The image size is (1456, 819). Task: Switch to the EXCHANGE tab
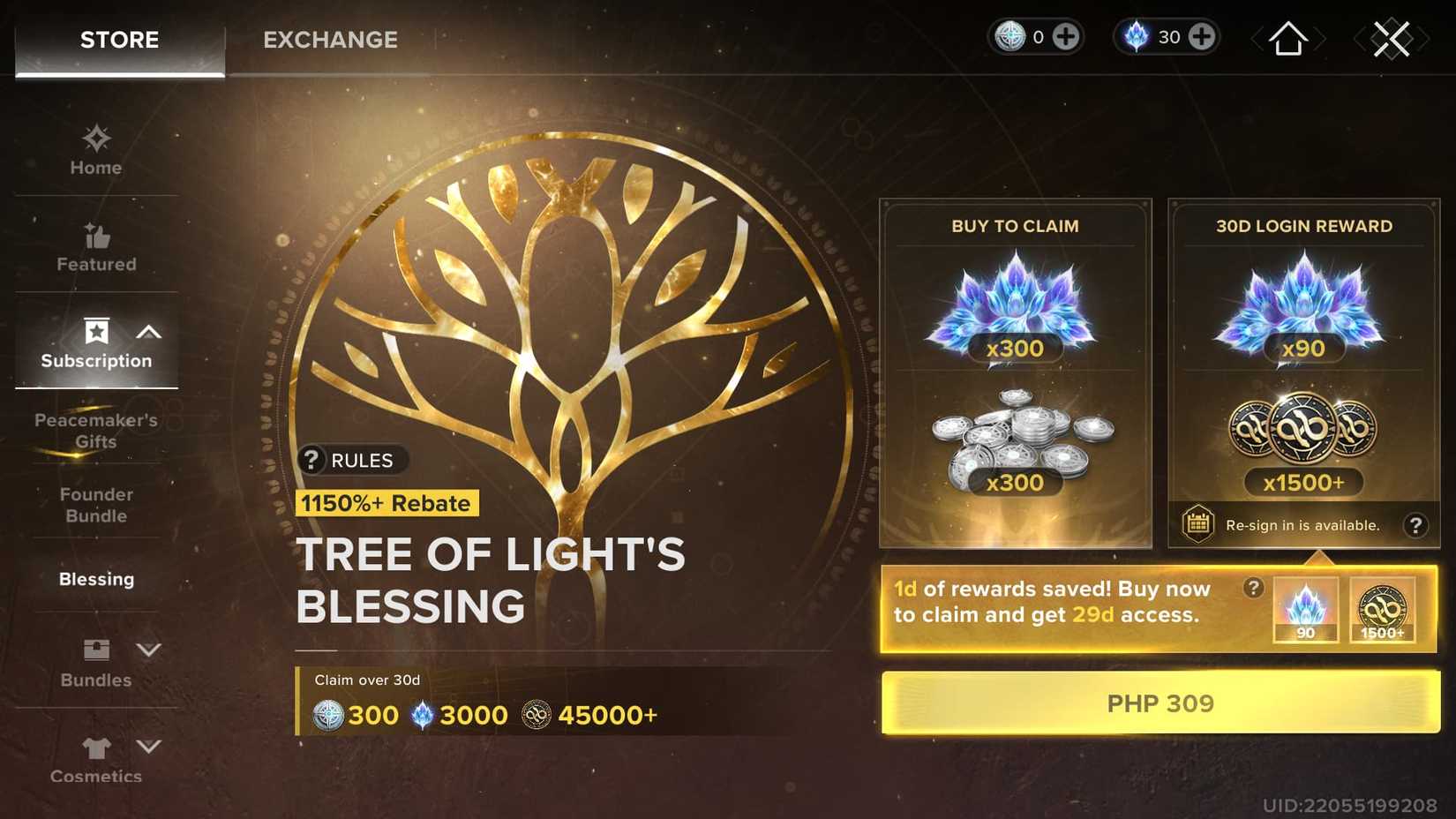pos(329,40)
